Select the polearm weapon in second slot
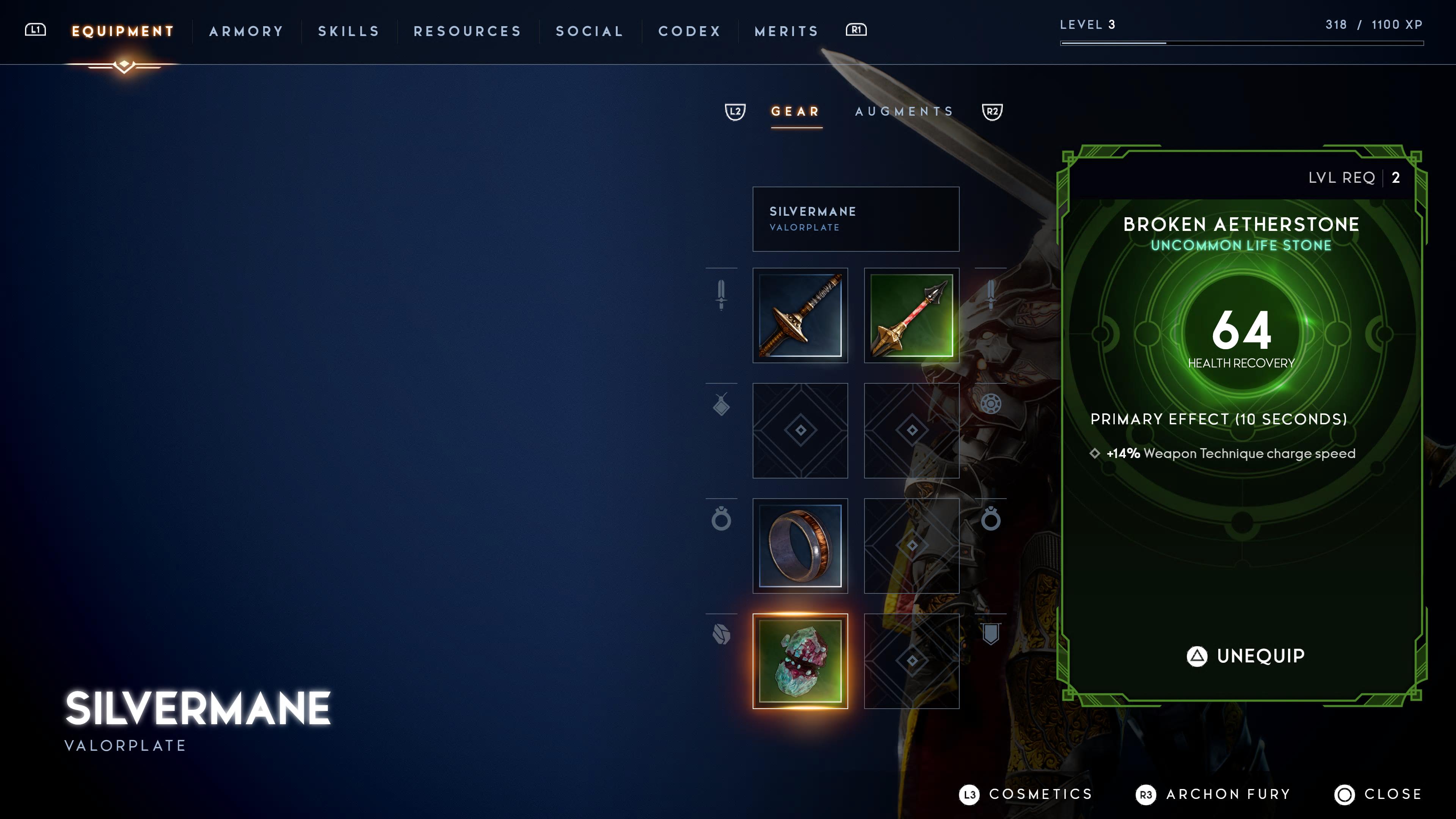The image size is (1456, 819). [911, 317]
